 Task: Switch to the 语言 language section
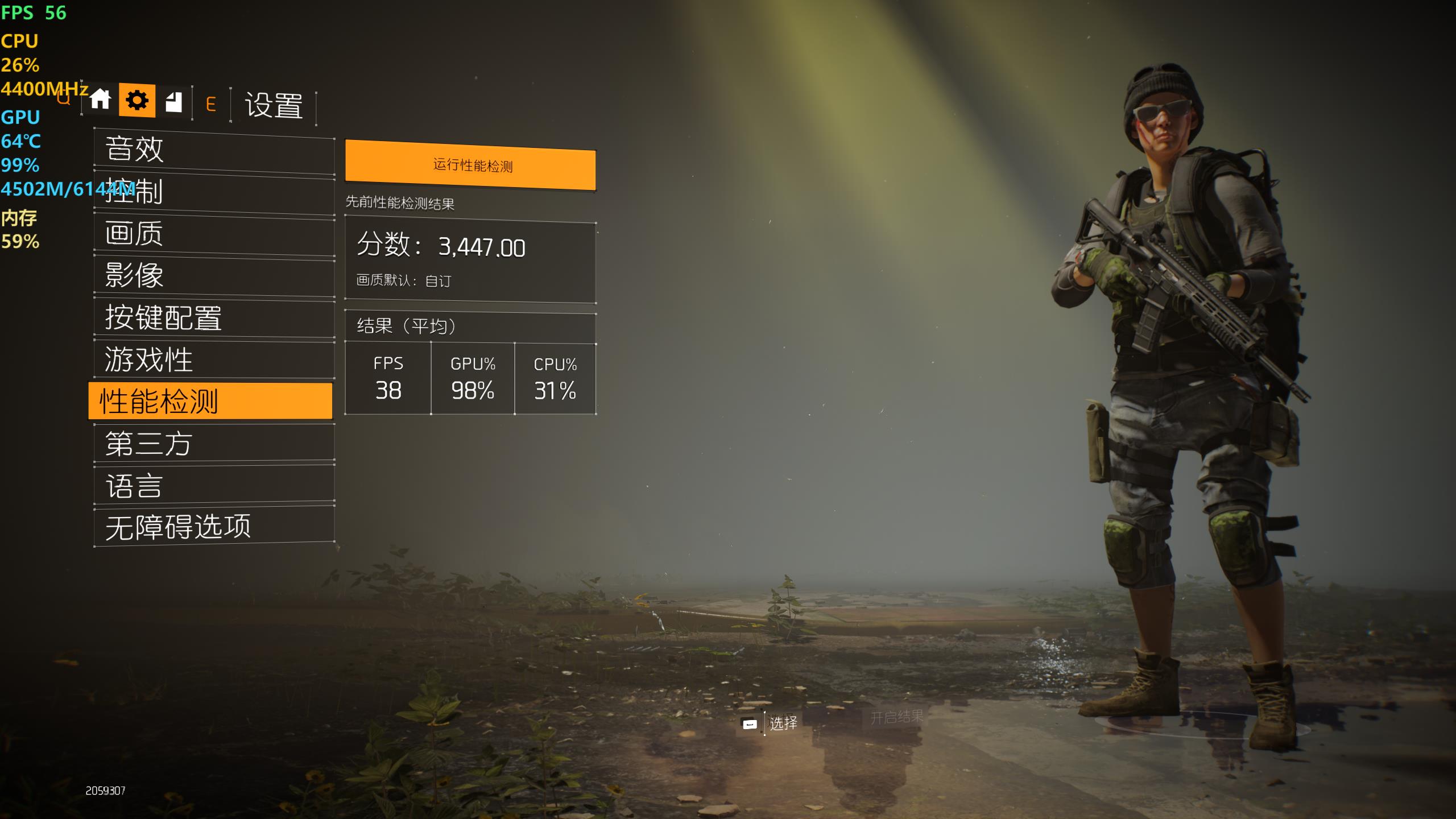[214, 486]
